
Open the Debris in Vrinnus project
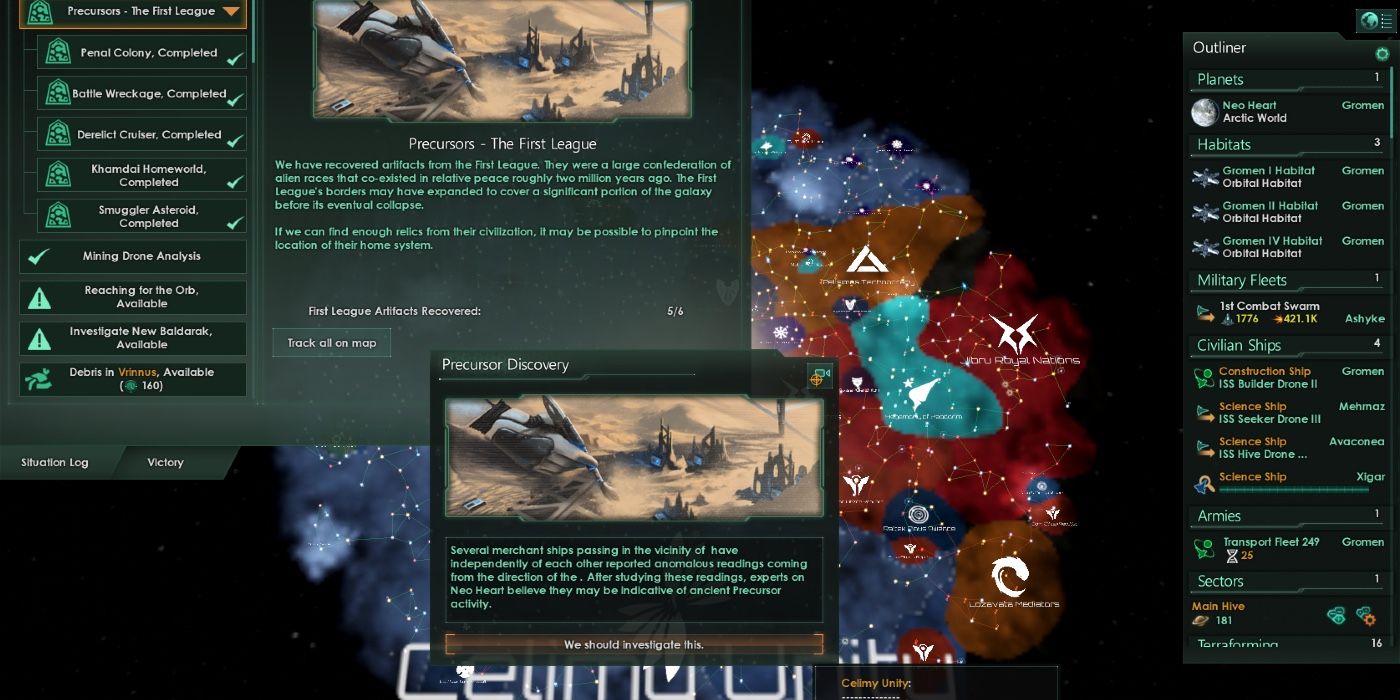pyautogui.click(x=133, y=378)
